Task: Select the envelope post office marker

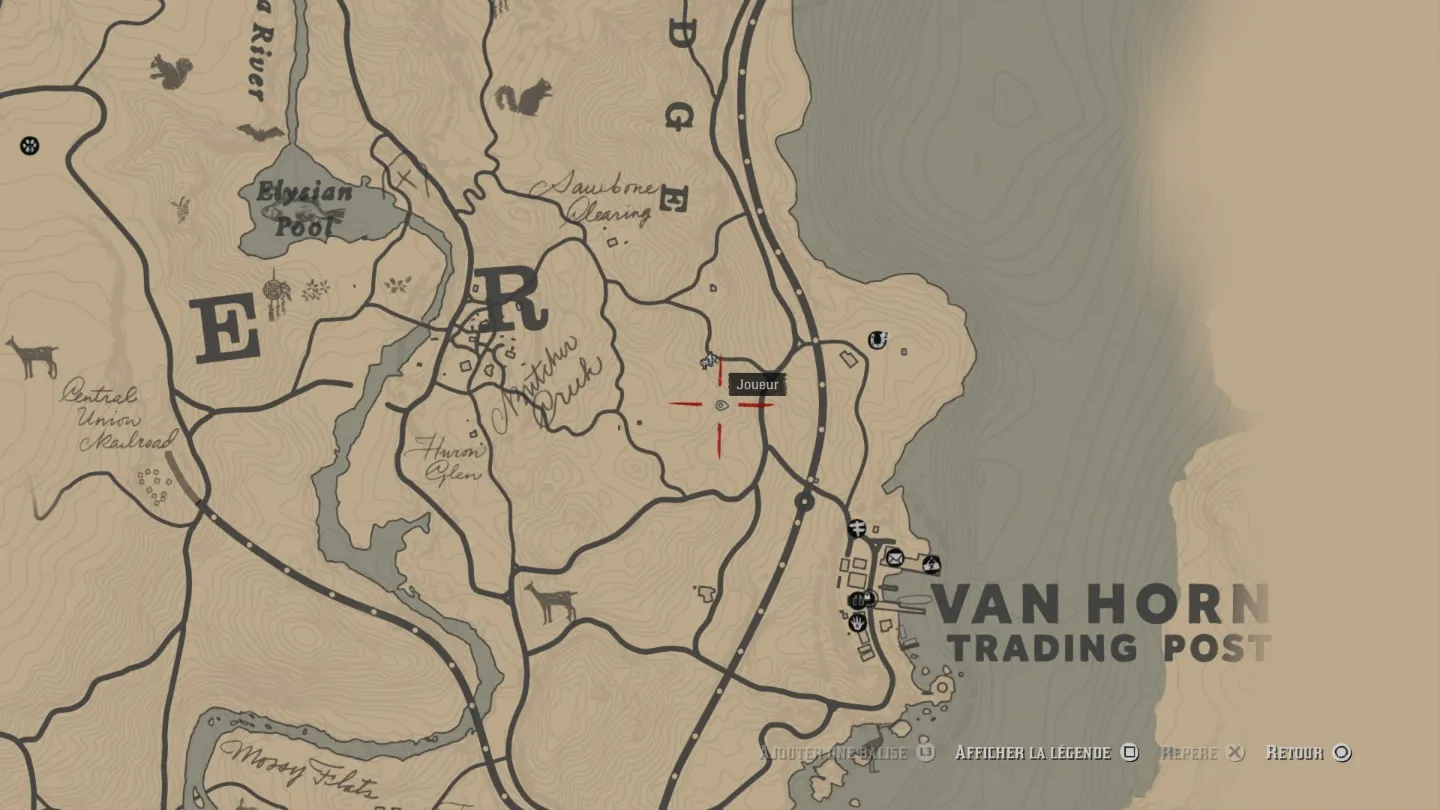Action: [x=895, y=558]
